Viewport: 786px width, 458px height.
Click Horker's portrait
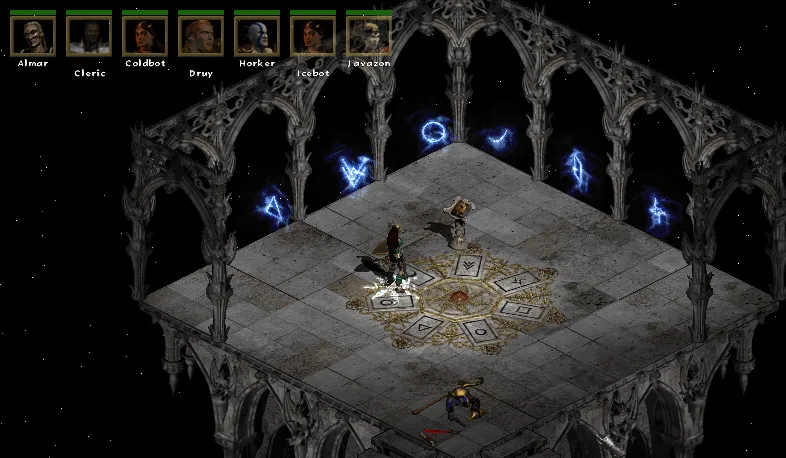(256, 35)
